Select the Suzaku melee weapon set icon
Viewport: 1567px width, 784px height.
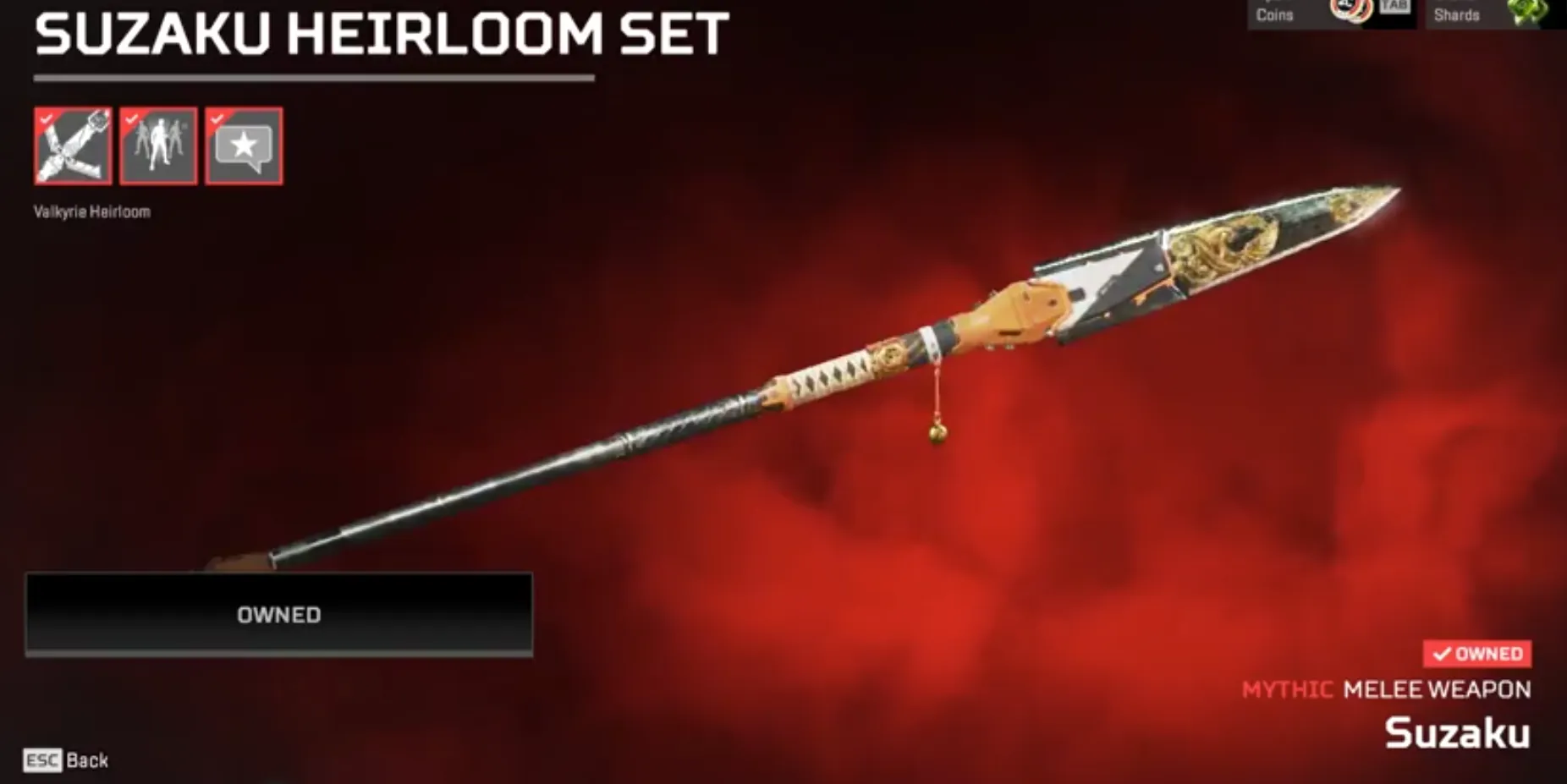coord(72,146)
